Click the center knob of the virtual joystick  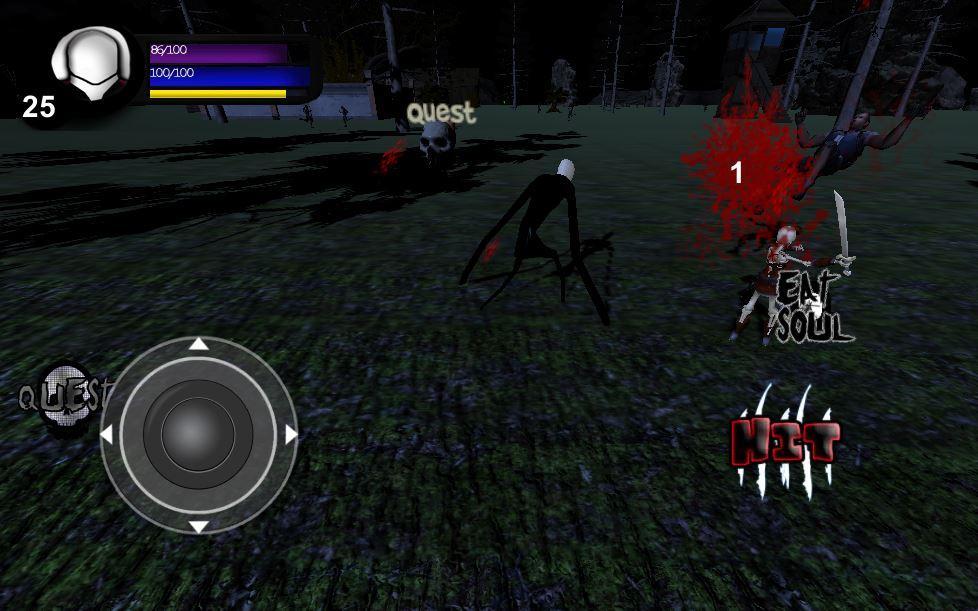tap(198, 435)
